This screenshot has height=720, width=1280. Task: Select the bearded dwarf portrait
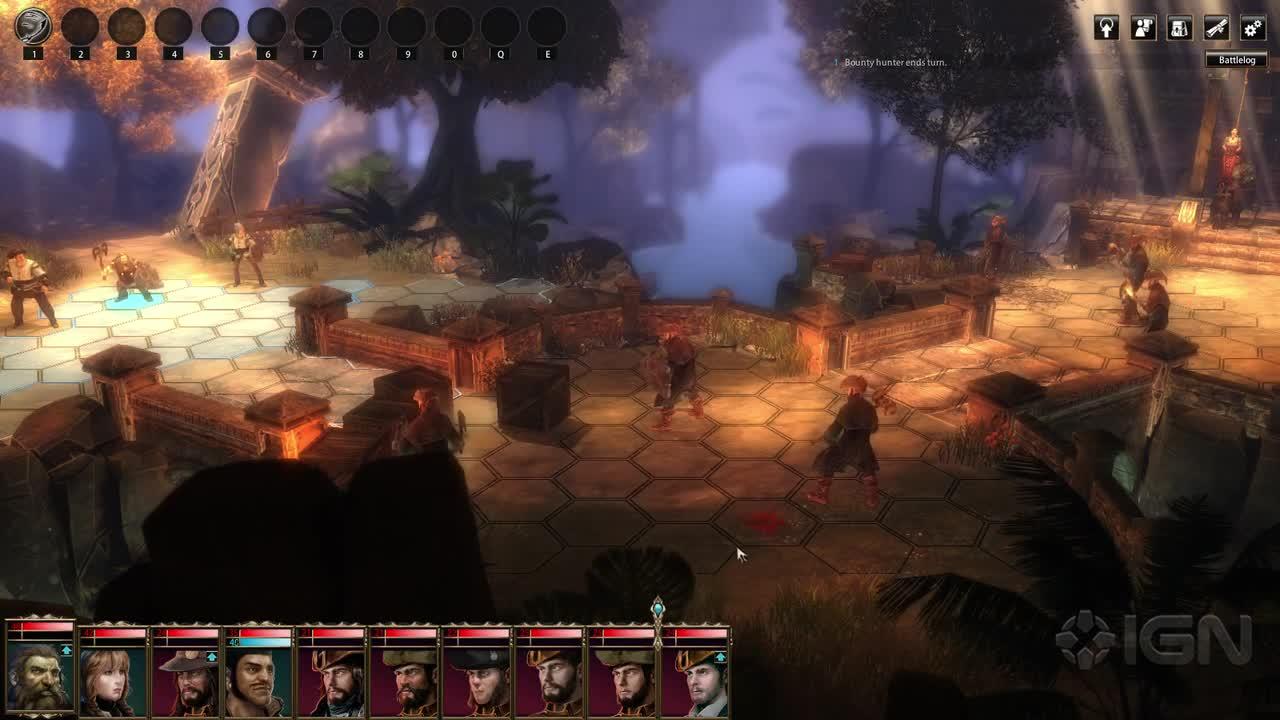pos(40,675)
